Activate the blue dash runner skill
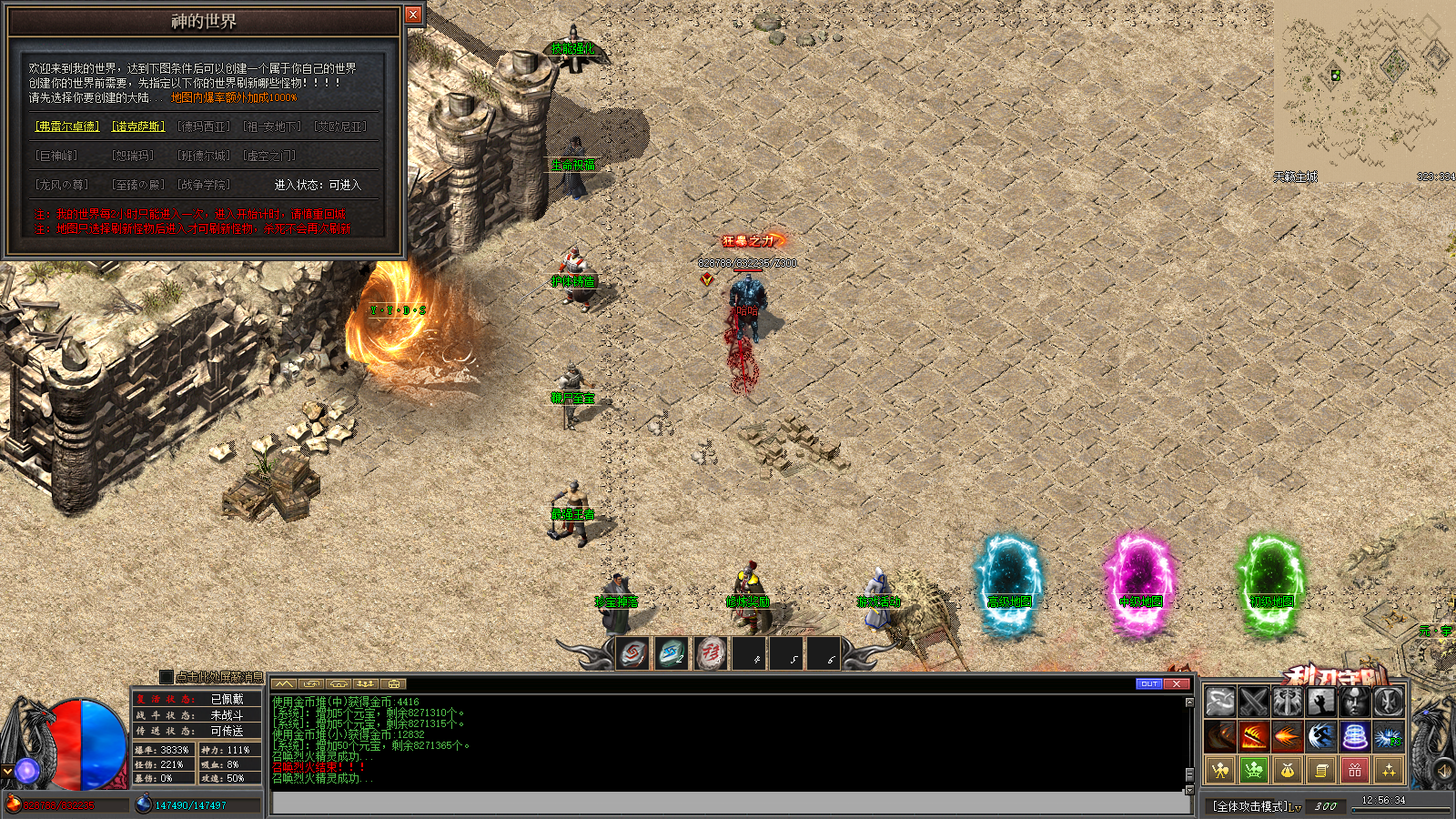This screenshot has height=819, width=1456. (x=1320, y=735)
